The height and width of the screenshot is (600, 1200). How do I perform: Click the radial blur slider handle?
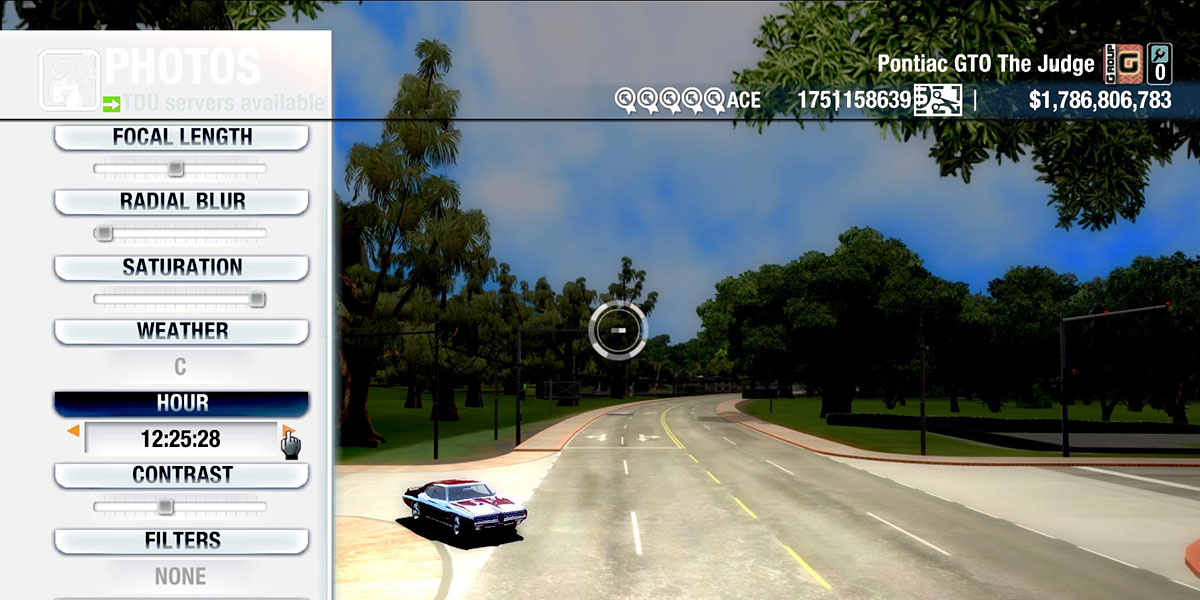point(103,234)
